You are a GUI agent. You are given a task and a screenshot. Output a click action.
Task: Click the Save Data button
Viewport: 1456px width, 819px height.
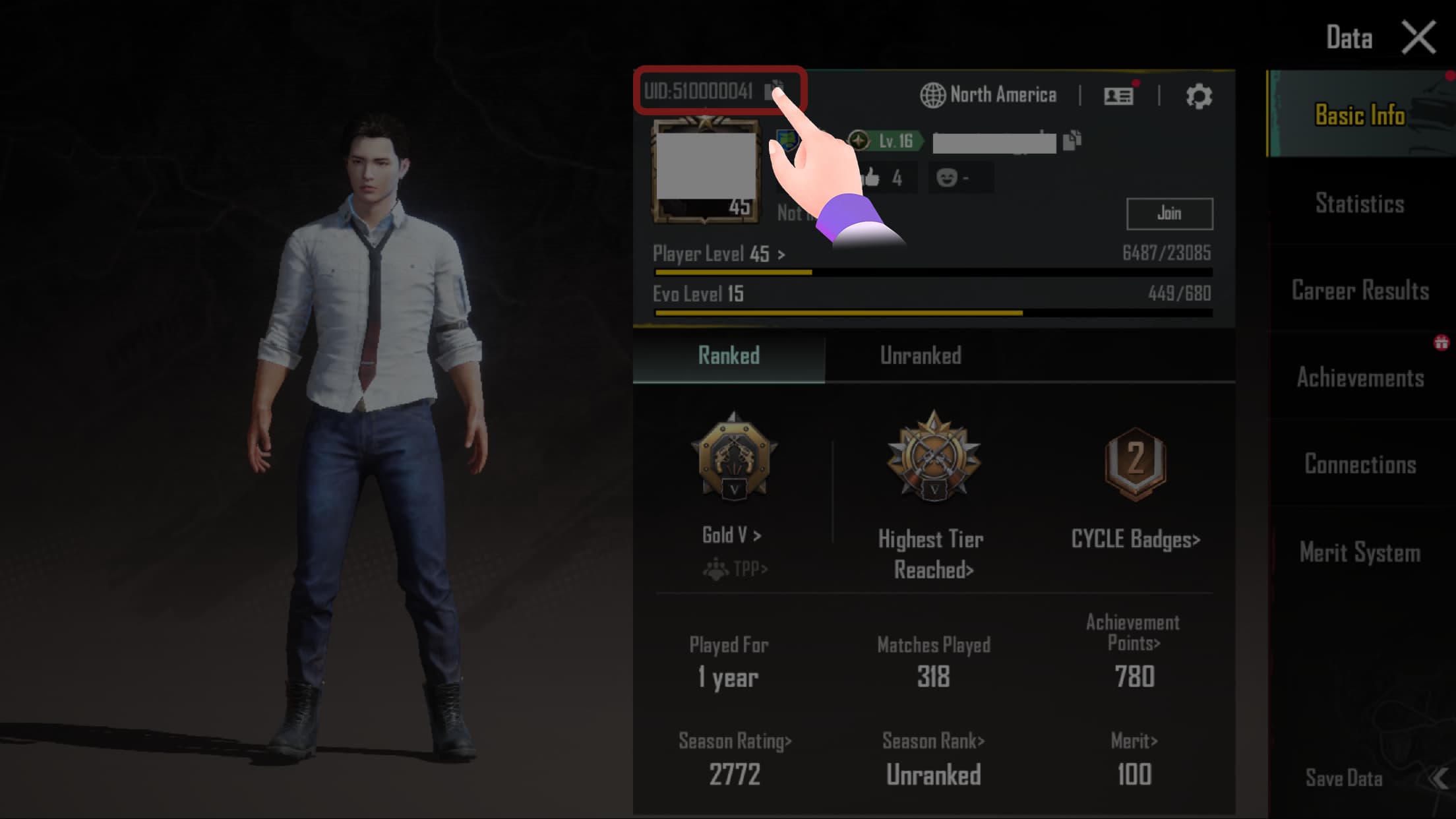pos(1344,778)
